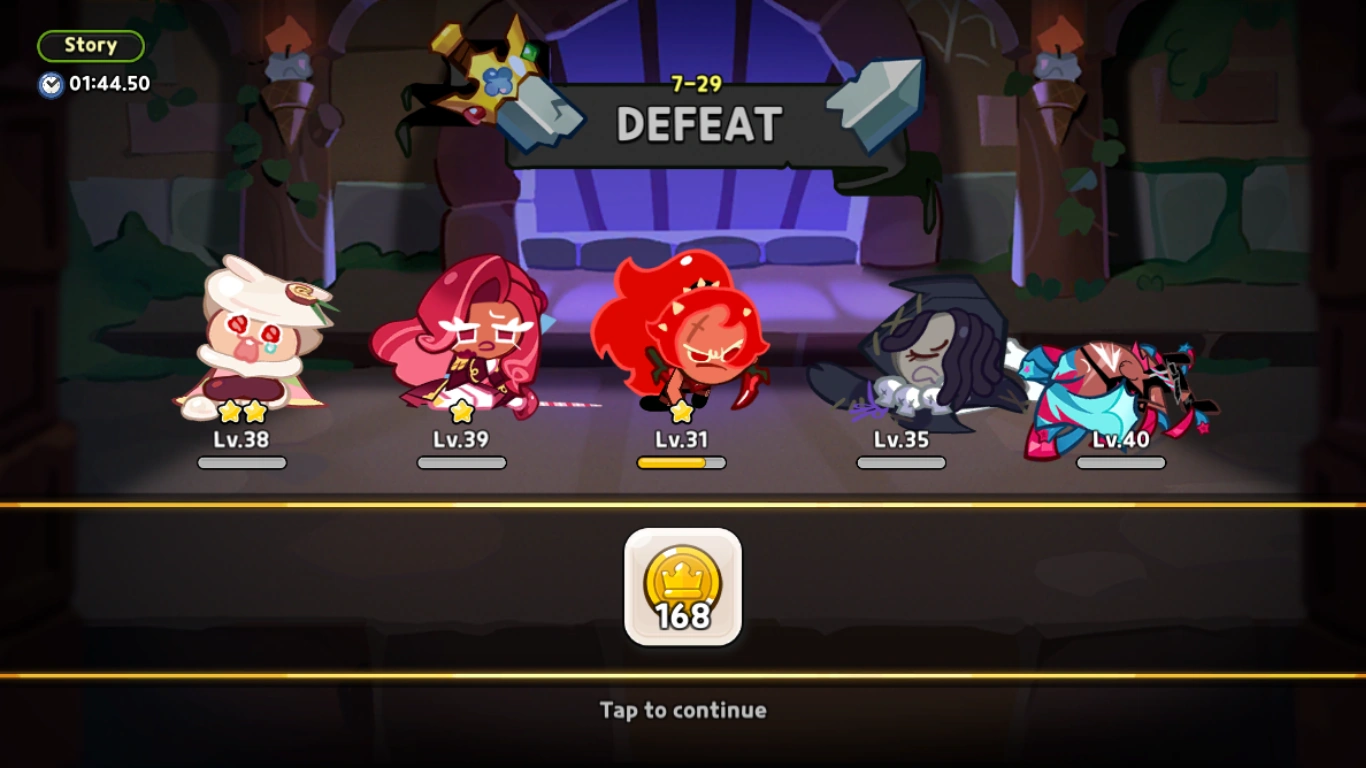The height and width of the screenshot is (768, 1366).
Task: Tap the Lv.38 level label
Action: 240,439
